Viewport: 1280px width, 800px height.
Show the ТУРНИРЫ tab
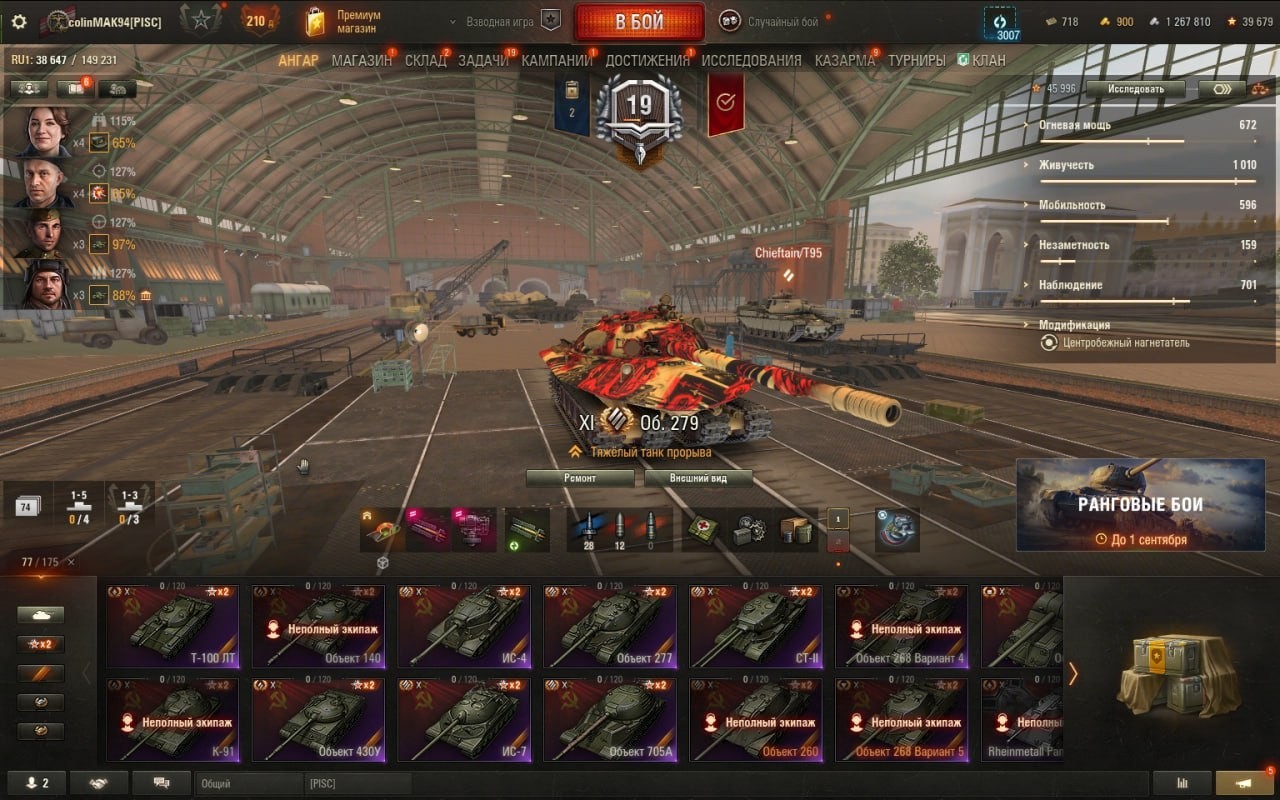pyautogui.click(x=916, y=60)
